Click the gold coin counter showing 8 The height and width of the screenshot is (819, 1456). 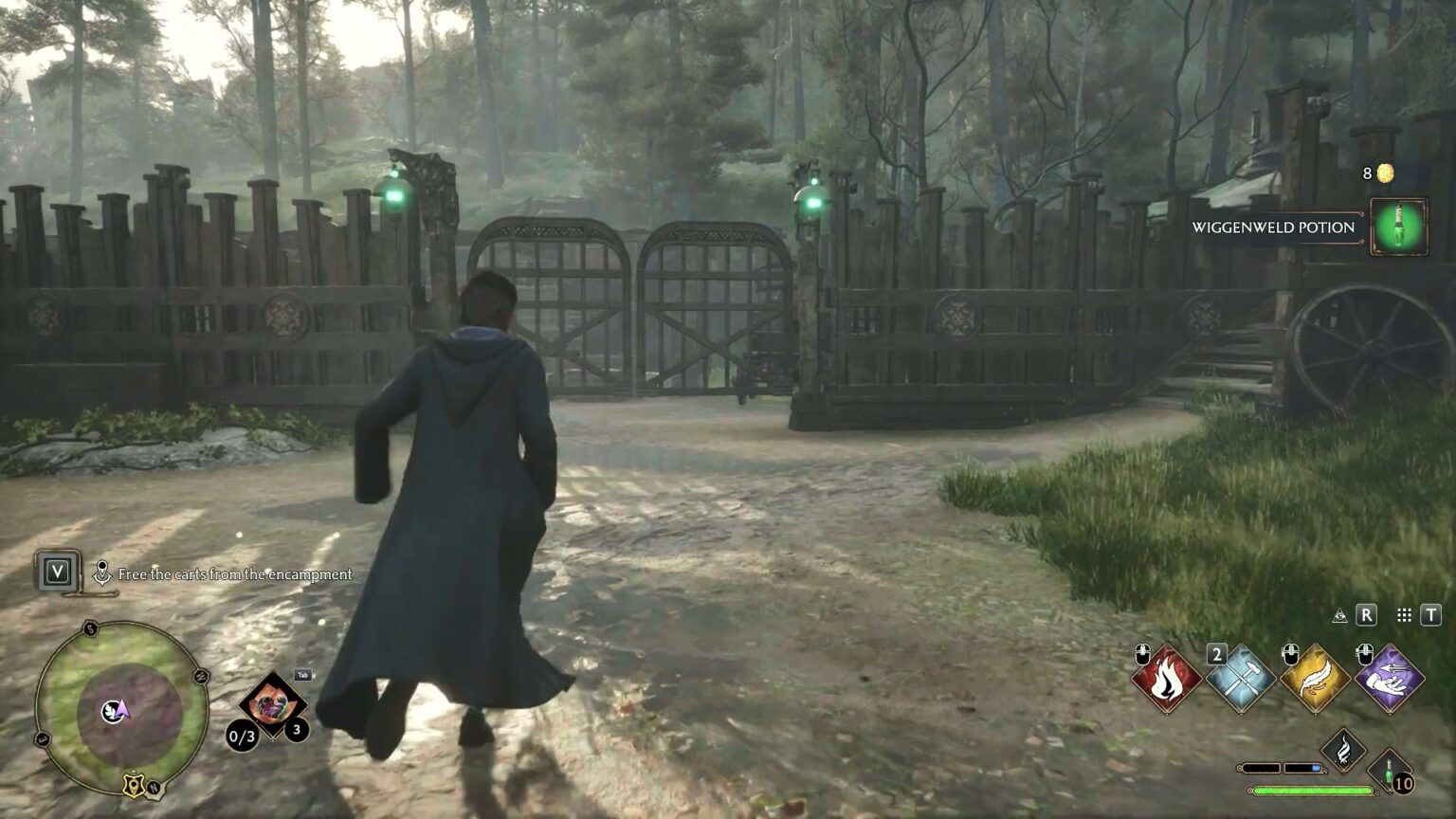coord(1374,174)
